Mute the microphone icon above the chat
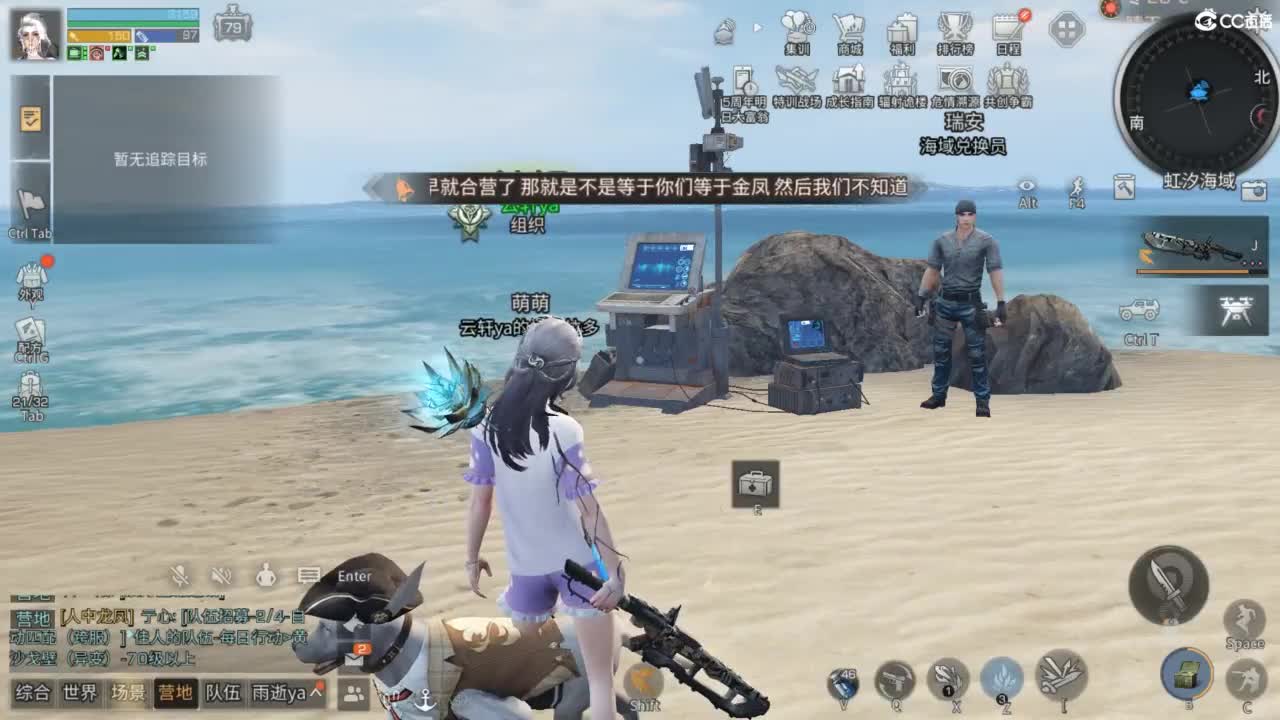 [x=180, y=575]
